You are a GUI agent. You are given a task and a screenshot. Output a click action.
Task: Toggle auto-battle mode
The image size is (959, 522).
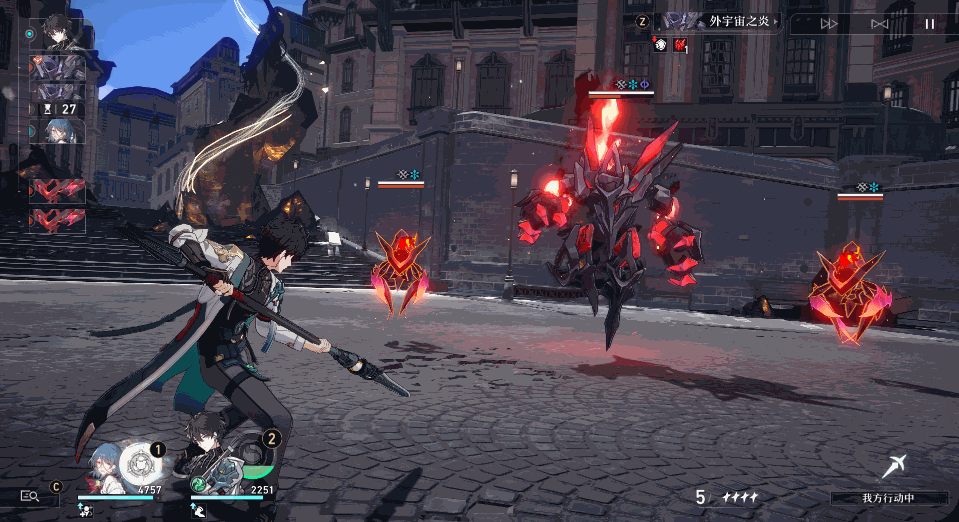click(879, 23)
